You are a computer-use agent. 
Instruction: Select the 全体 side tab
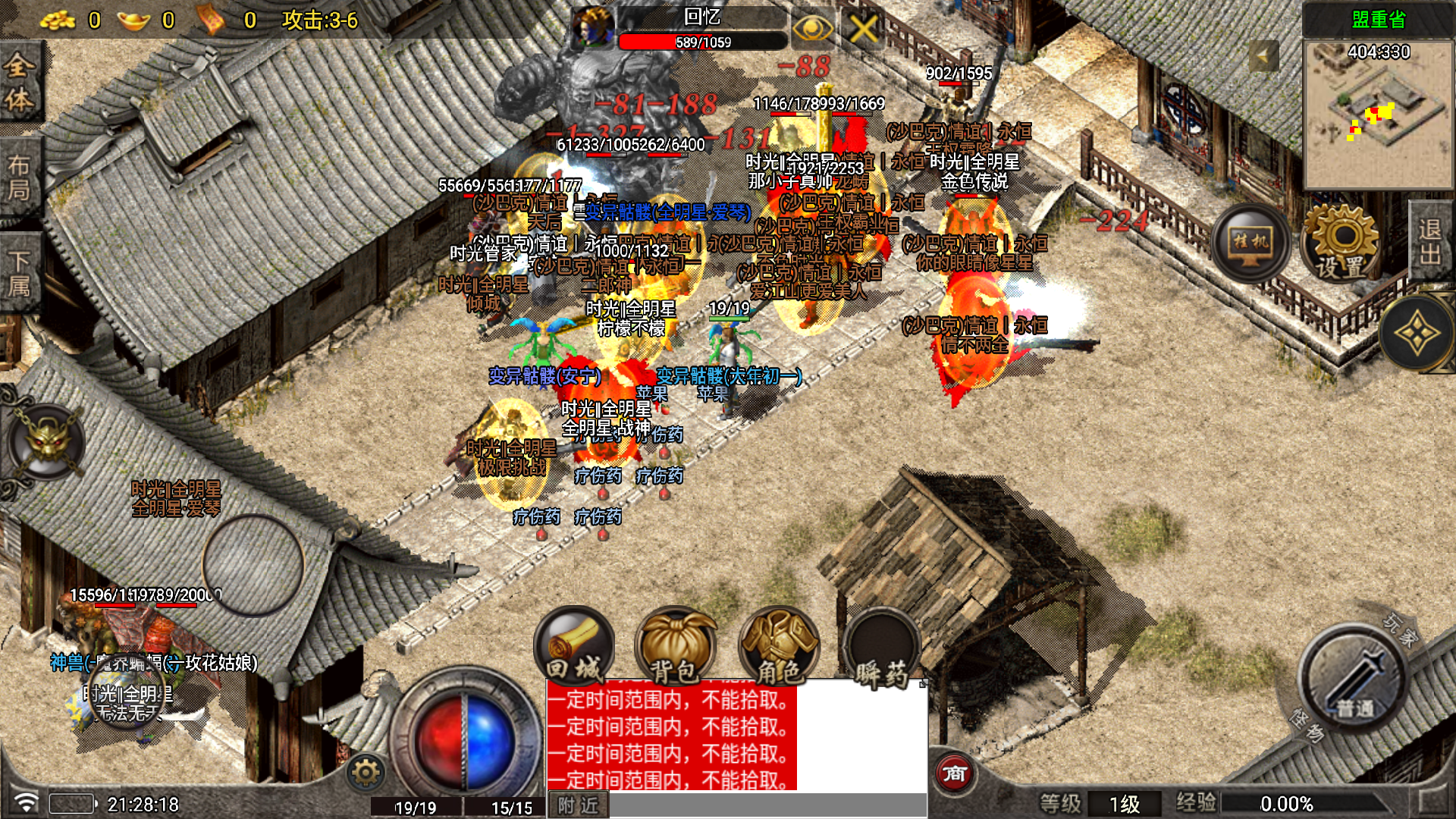click(19, 83)
